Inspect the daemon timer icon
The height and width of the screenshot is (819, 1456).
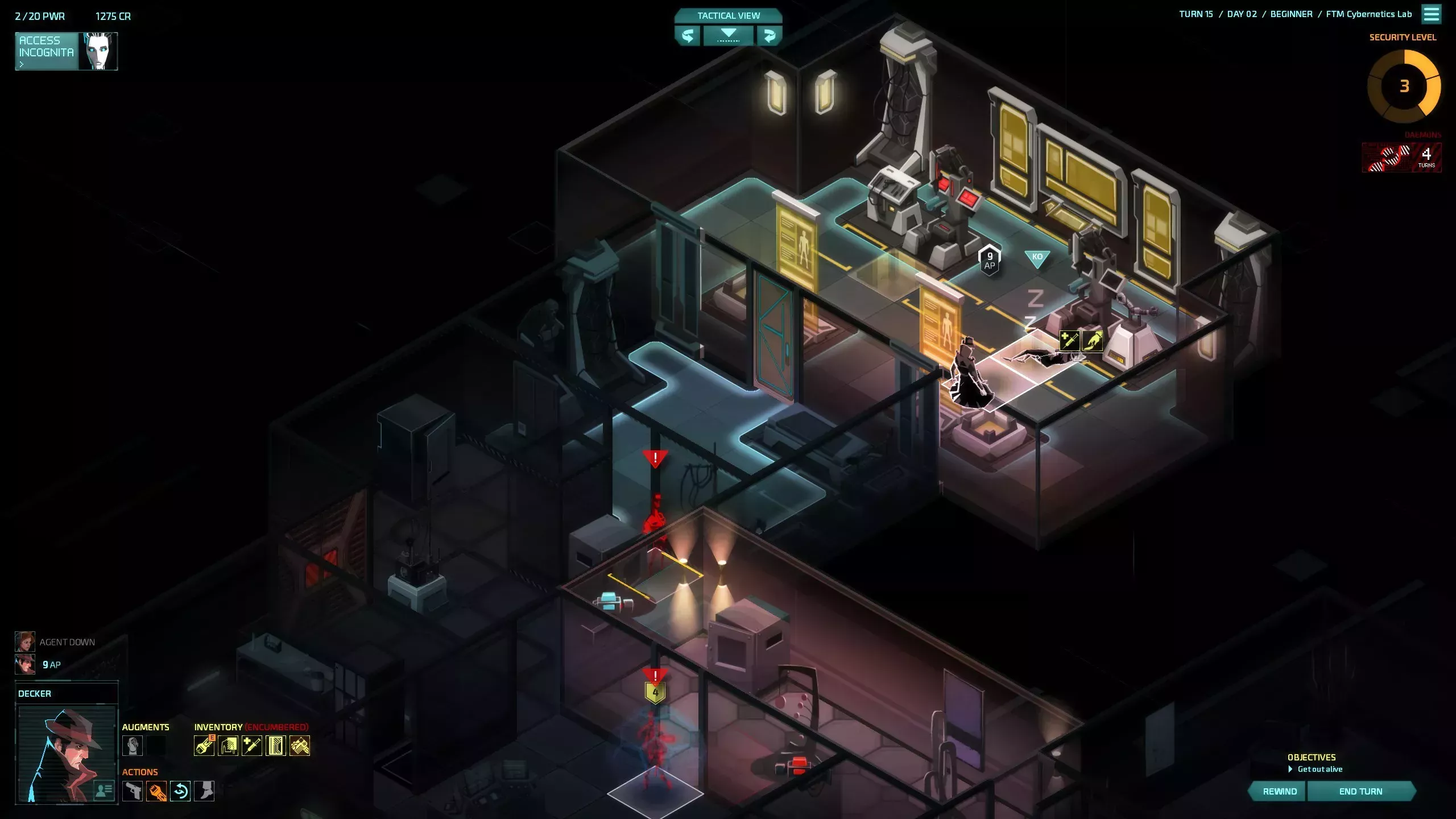pyautogui.click(x=1401, y=157)
